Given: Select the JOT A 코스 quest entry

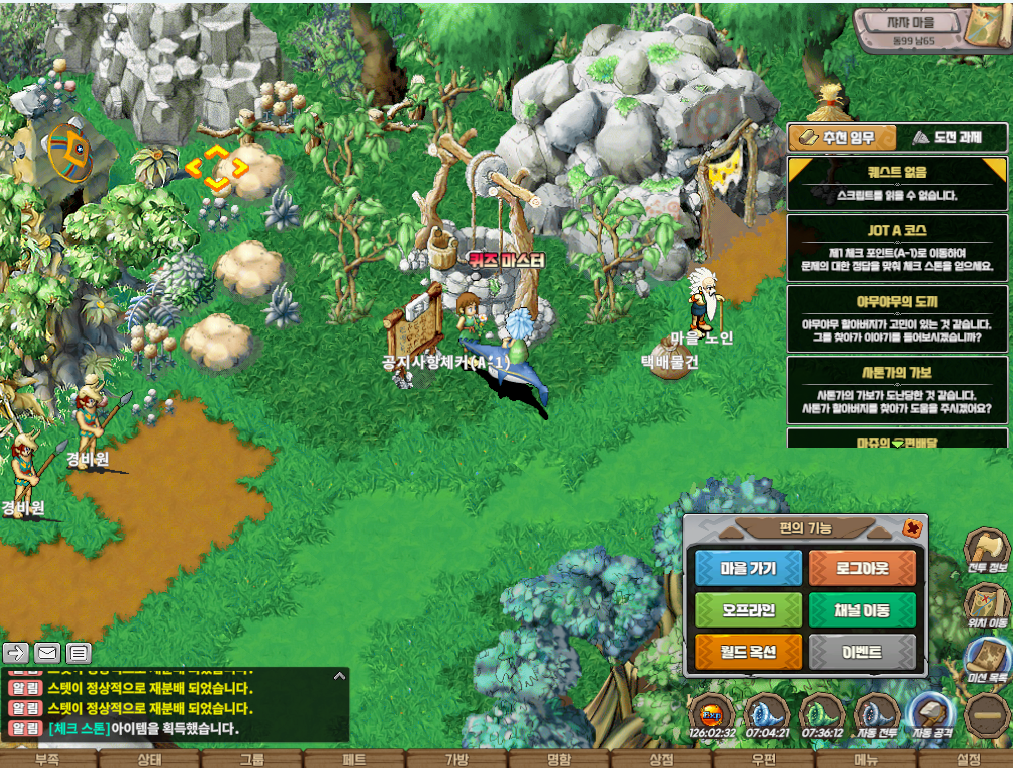Looking at the screenshot, I should point(897,247).
